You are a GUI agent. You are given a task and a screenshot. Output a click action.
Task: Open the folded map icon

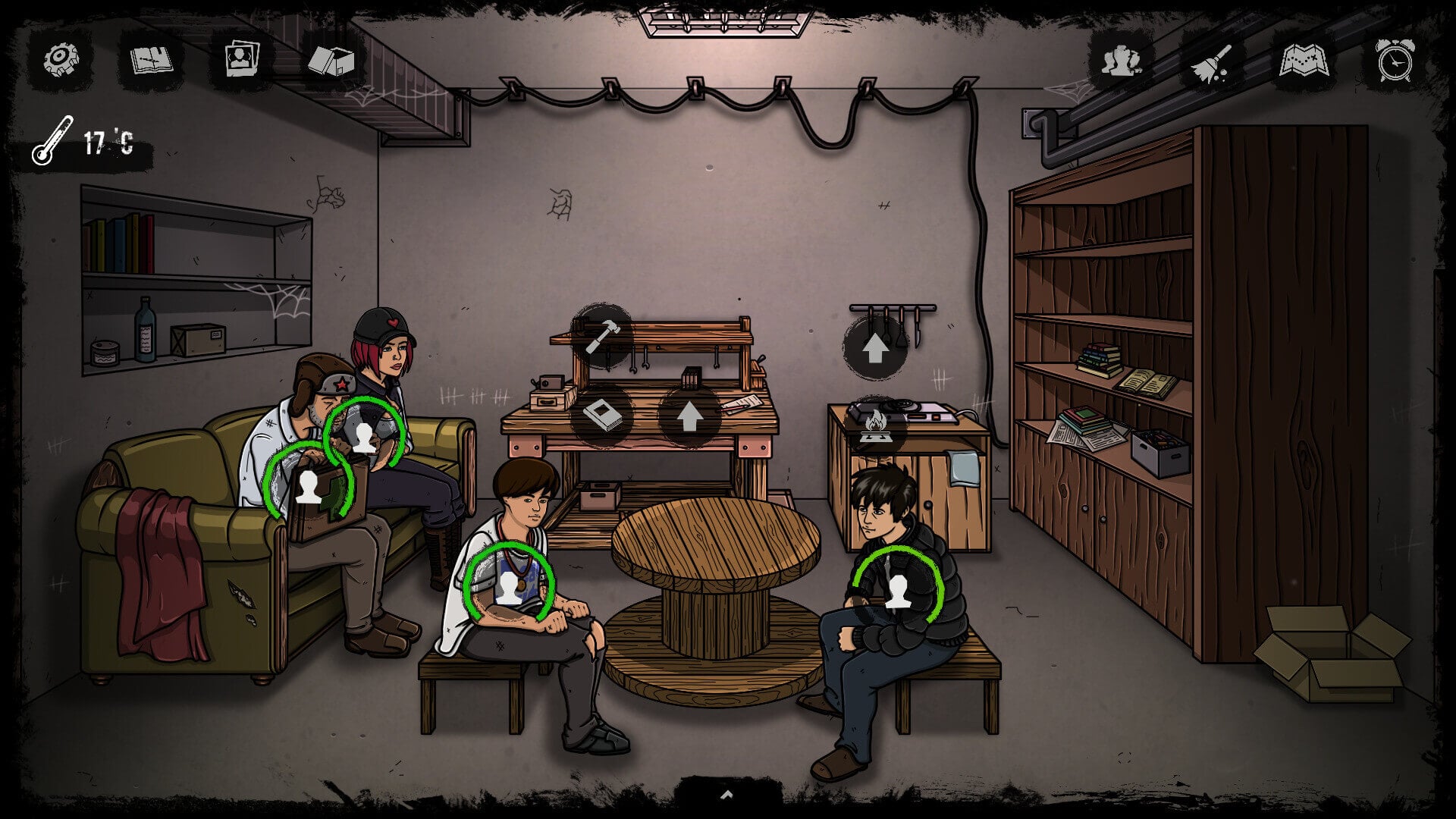pyautogui.click(x=1304, y=61)
